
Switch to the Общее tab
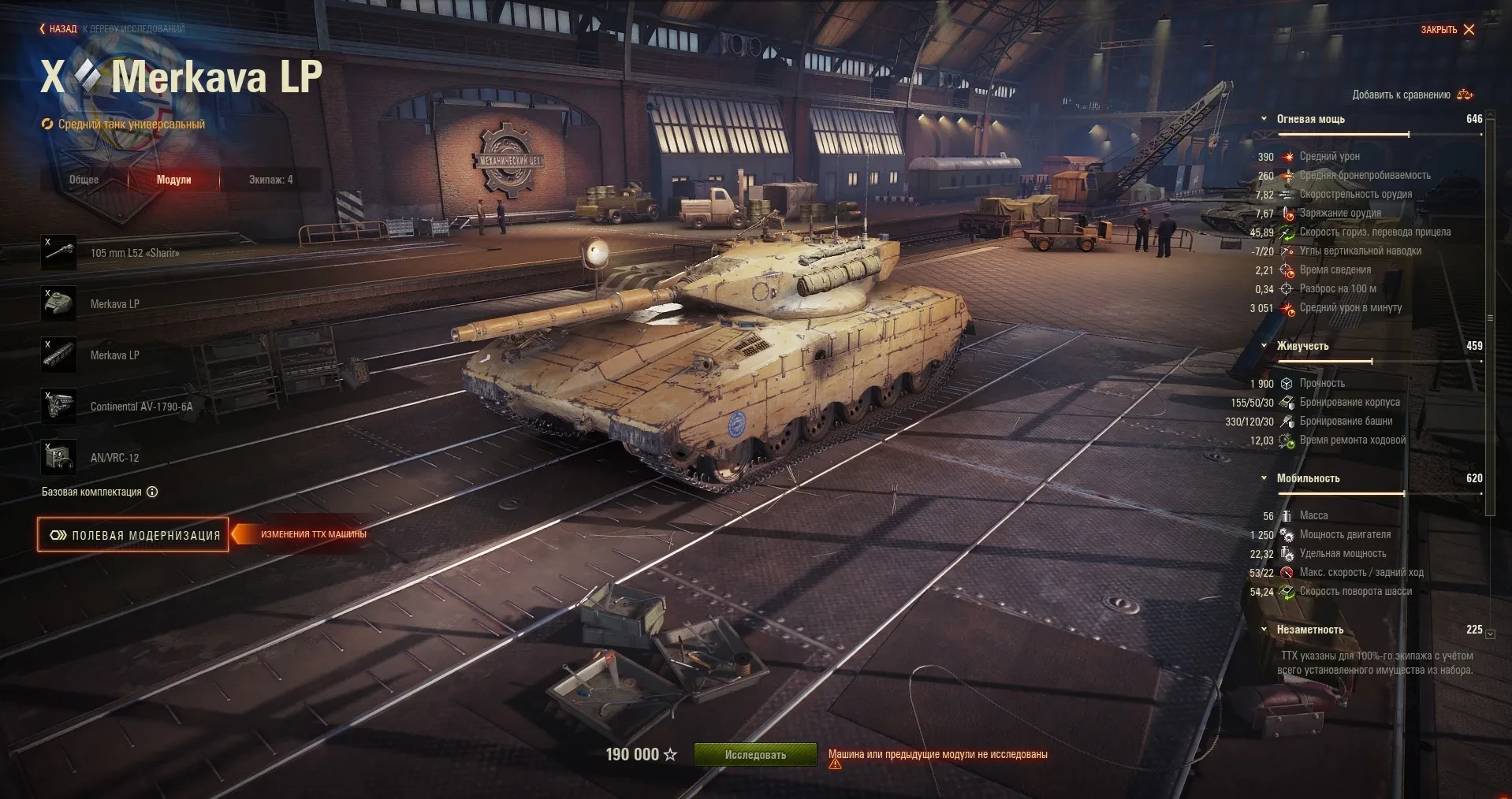pyautogui.click(x=84, y=180)
